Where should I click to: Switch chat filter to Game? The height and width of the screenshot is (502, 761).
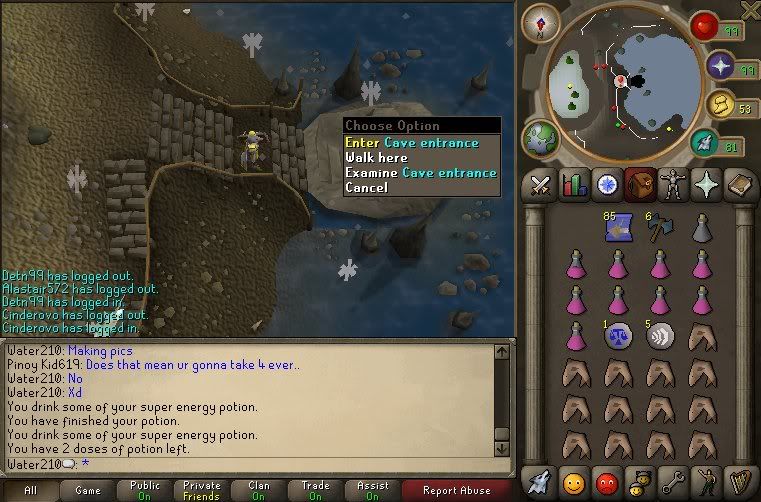point(87,491)
